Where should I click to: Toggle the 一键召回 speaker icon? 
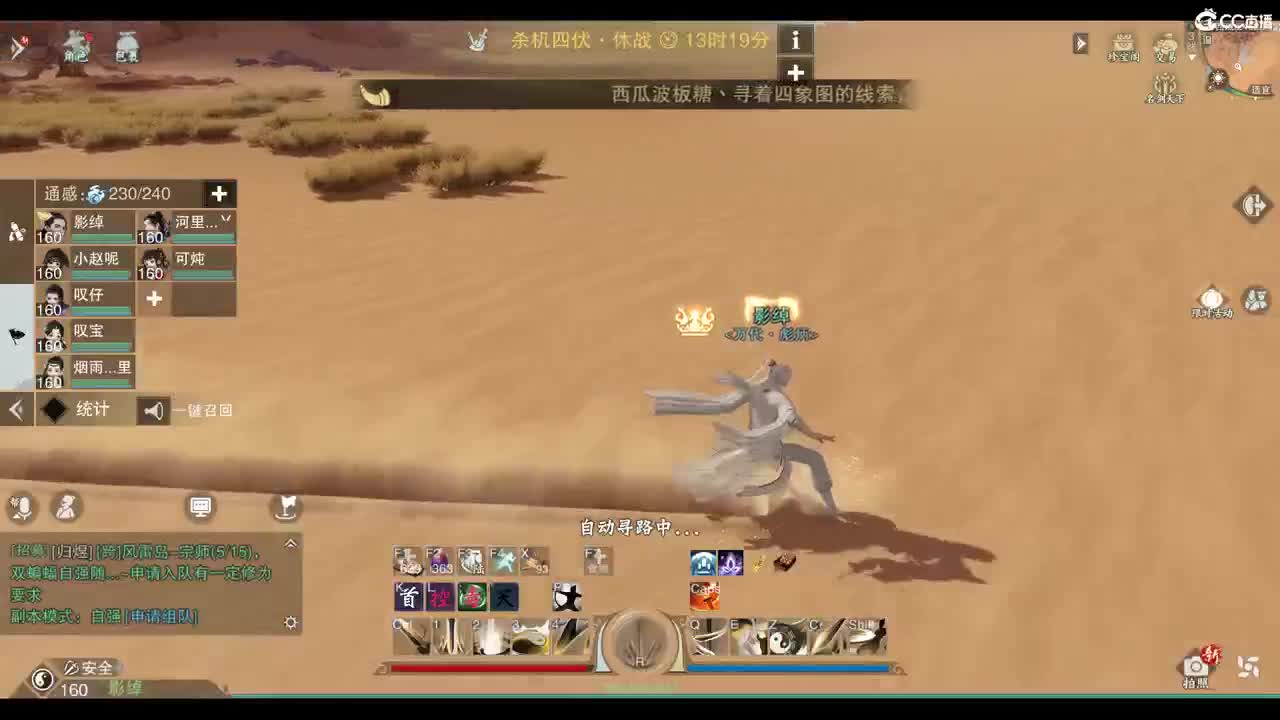(152, 410)
